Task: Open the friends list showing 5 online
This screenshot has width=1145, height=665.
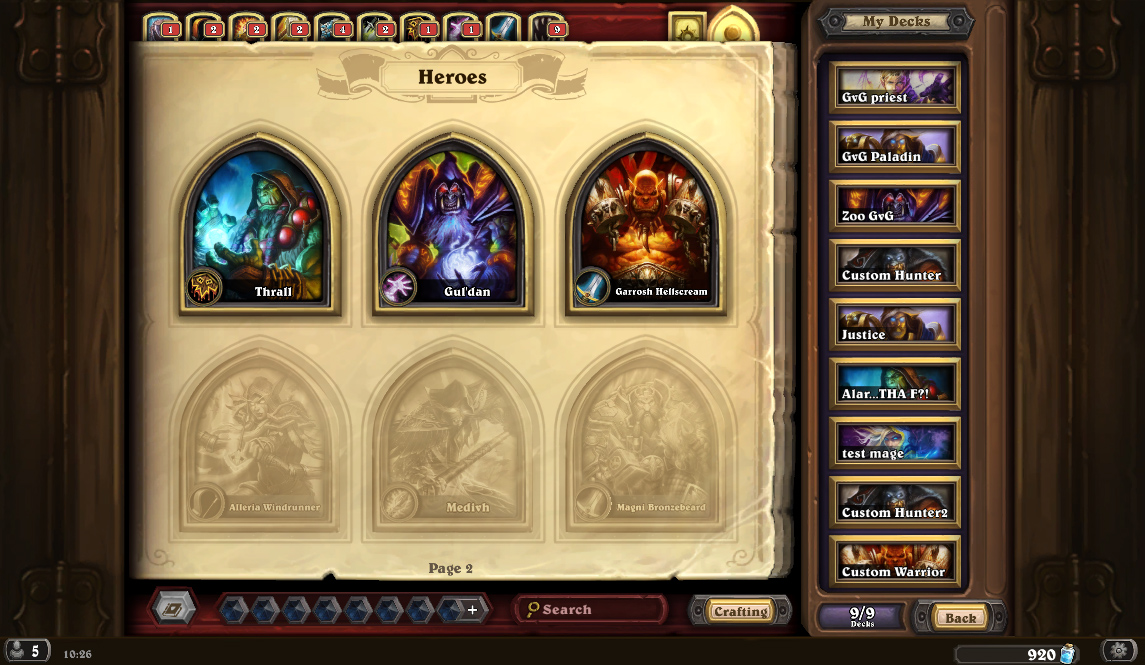Action: 26,651
